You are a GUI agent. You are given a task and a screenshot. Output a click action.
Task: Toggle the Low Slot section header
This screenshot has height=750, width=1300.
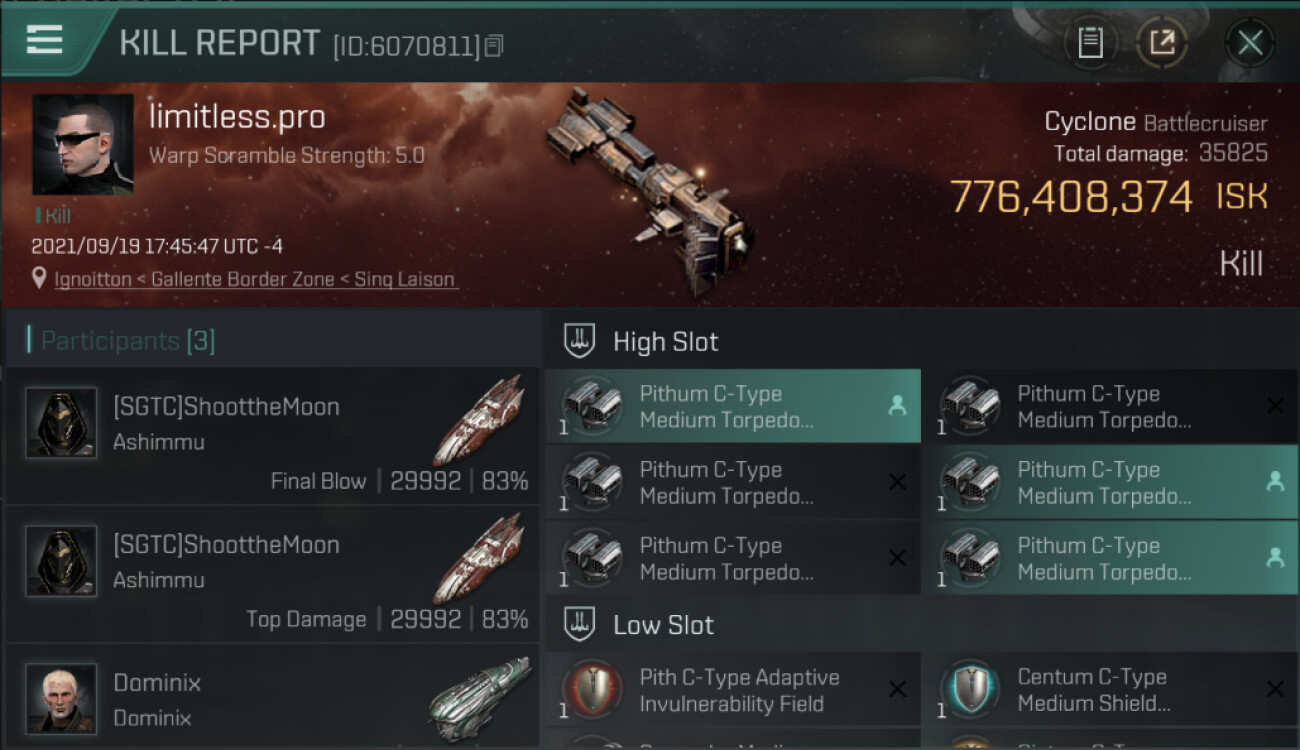(x=663, y=626)
